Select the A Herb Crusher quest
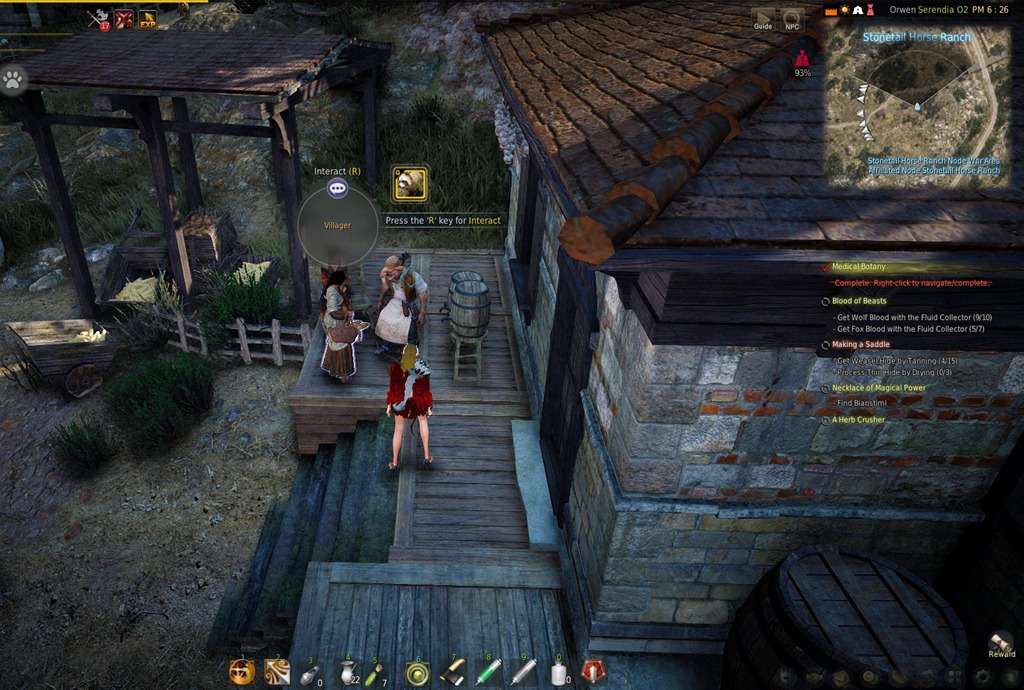Screen dimensions: 1024x690 point(858,420)
